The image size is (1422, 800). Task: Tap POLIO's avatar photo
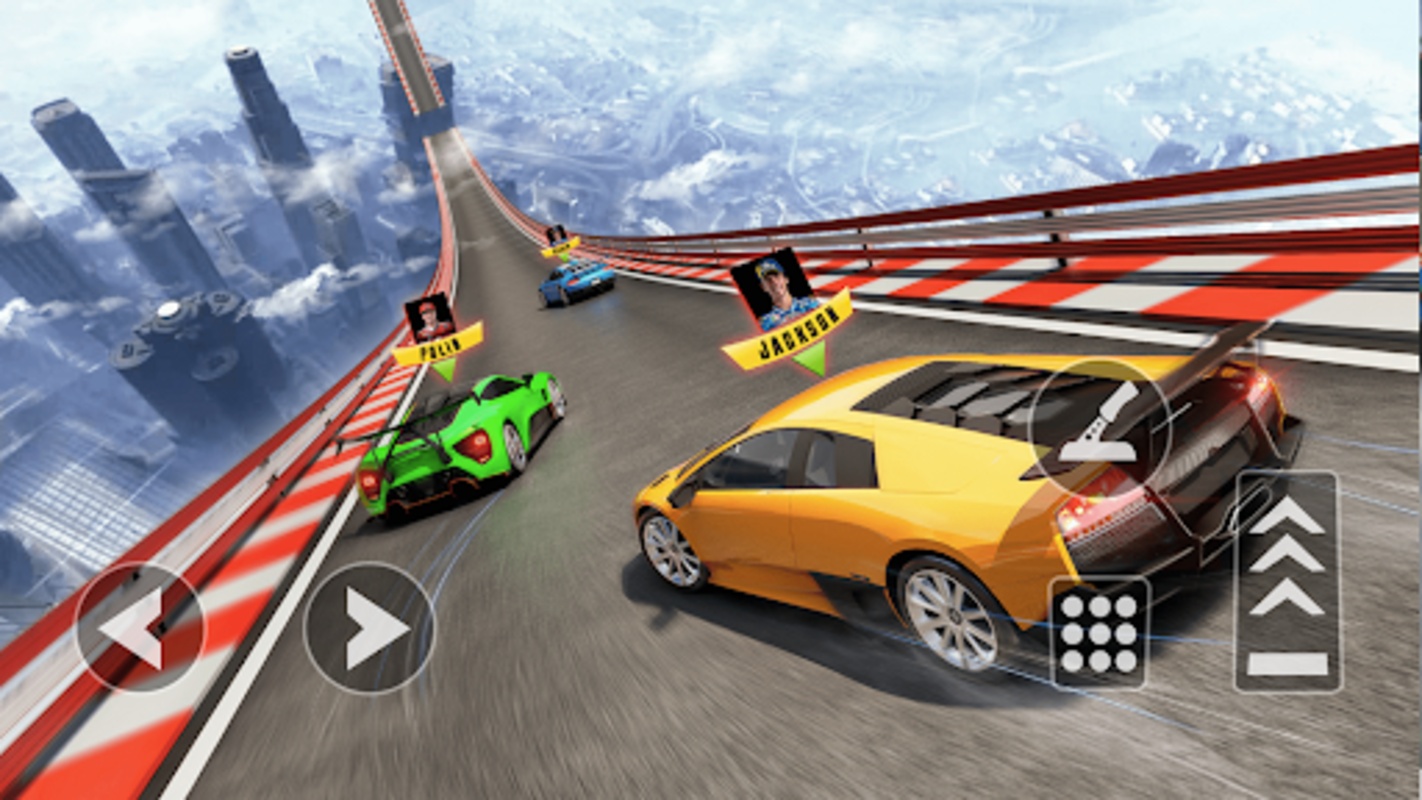click(430, 318)
